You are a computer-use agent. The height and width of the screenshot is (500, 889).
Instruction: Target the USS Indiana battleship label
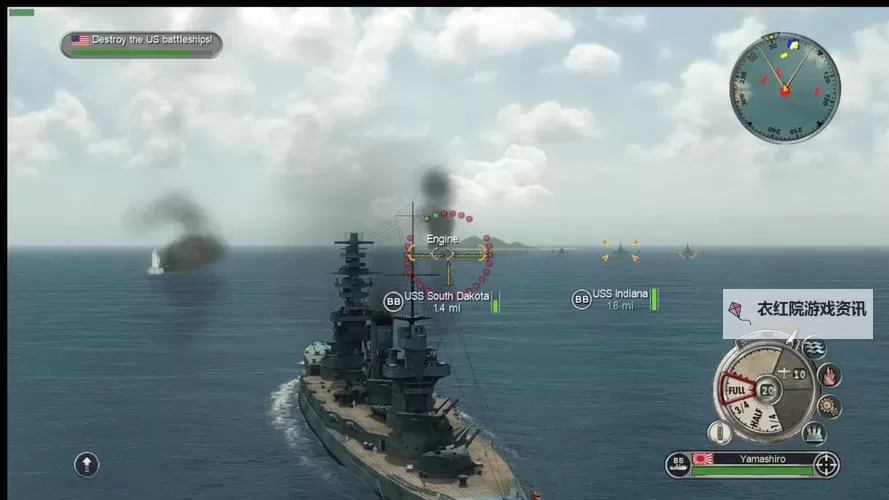coord(619,298)
